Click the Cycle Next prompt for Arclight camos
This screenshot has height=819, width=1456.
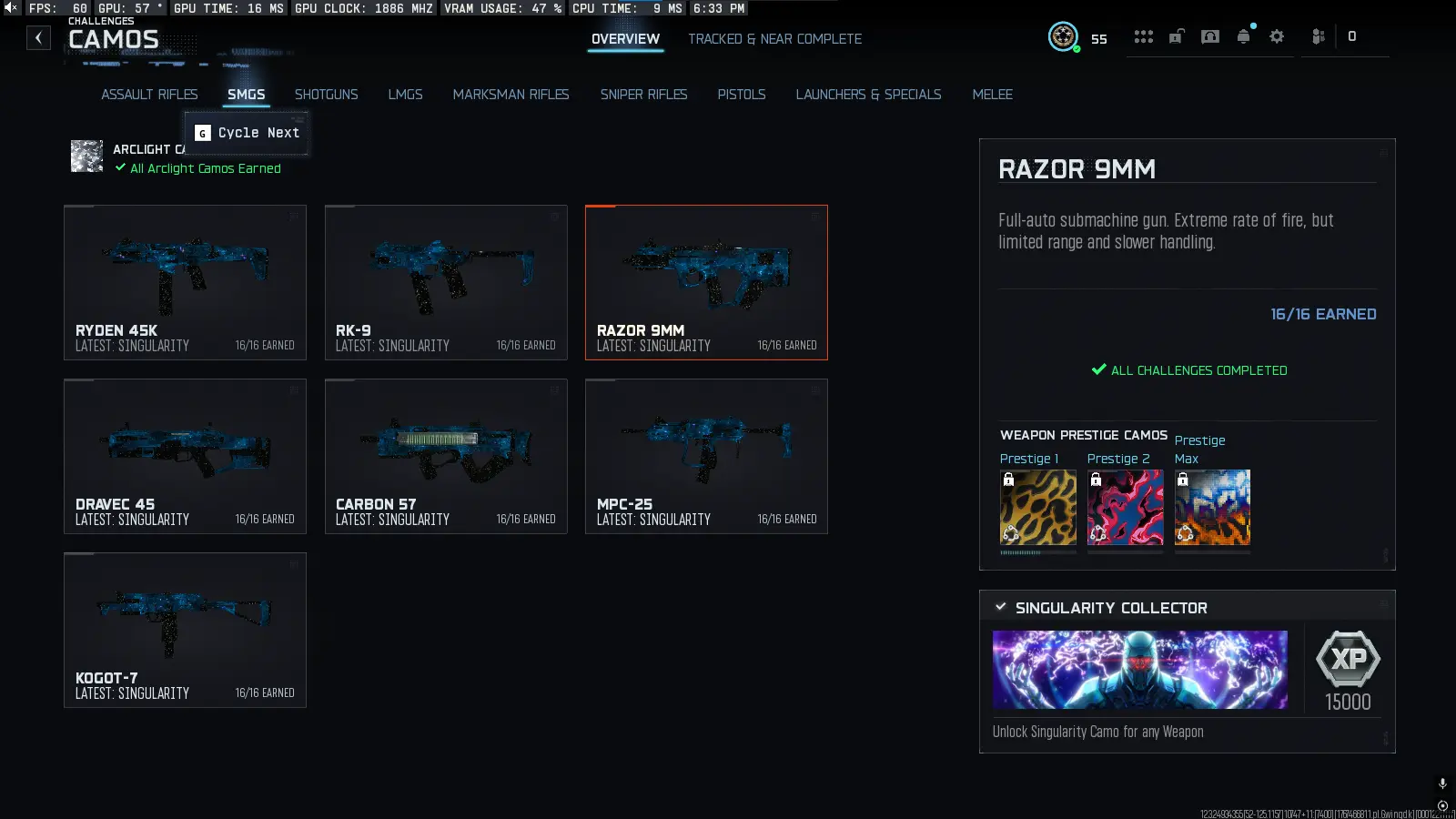tap(246, 132)
